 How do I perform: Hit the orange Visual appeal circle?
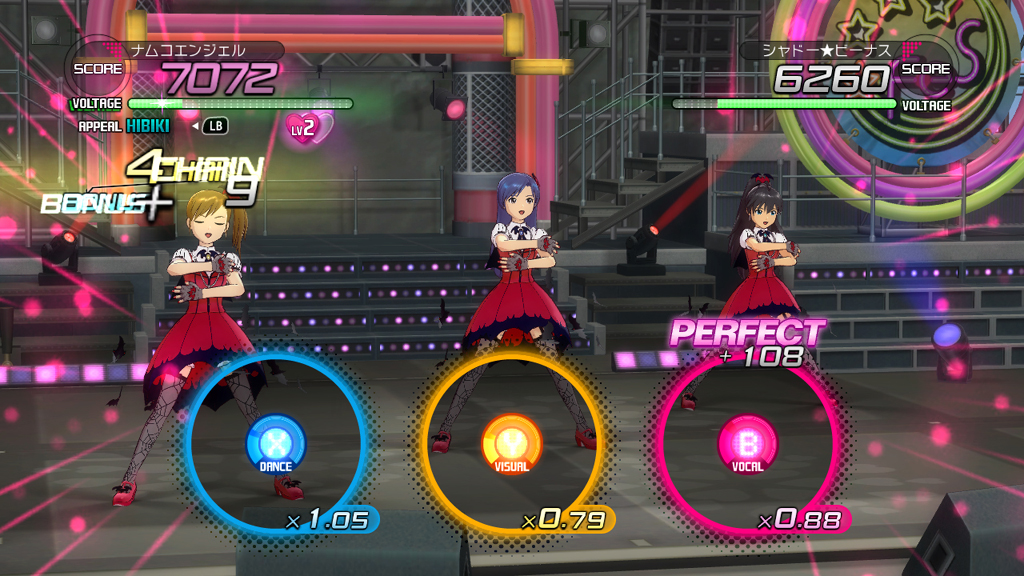(512, 443)
